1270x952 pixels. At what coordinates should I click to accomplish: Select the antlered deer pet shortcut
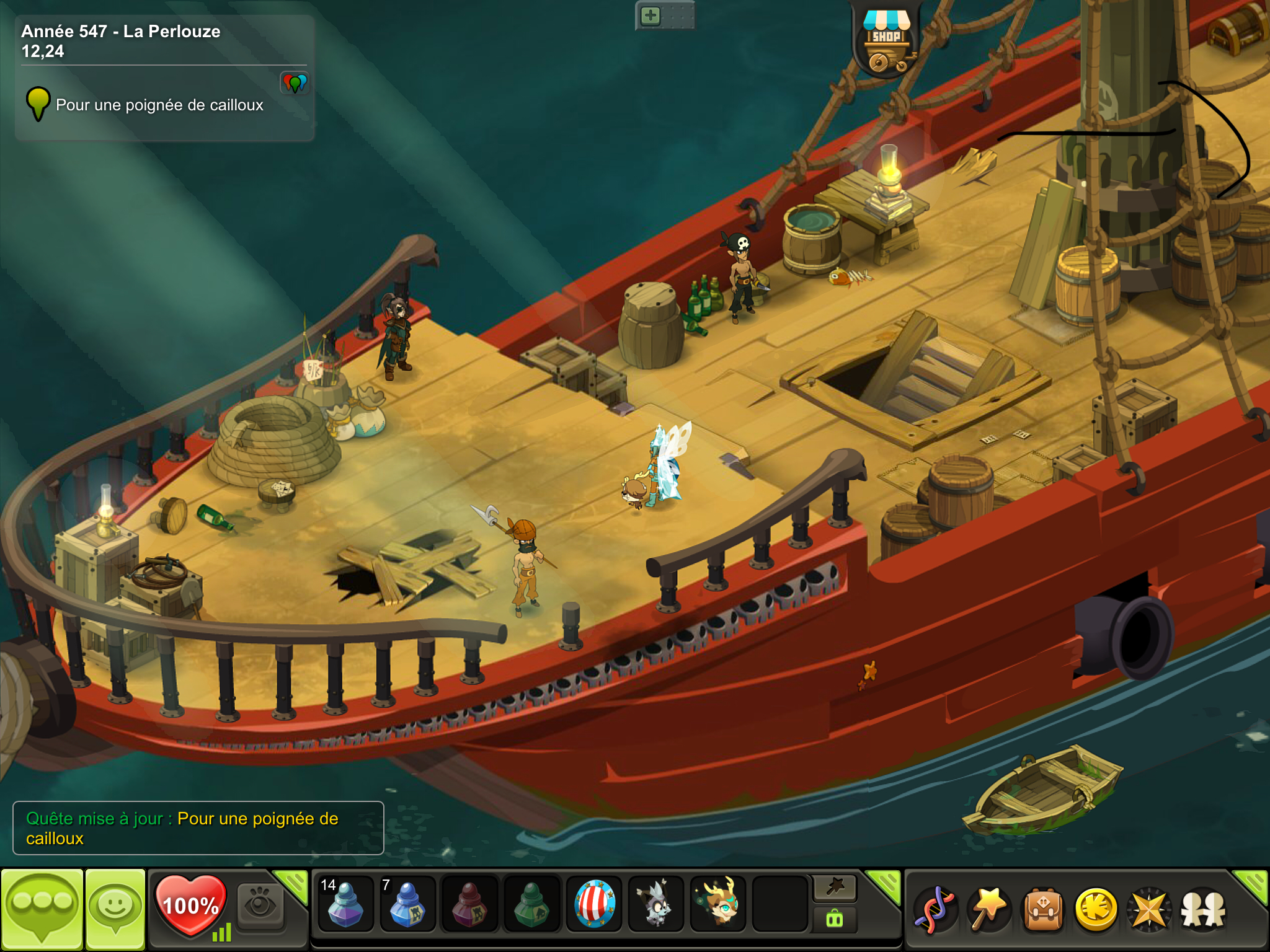(x=718, y=905)
